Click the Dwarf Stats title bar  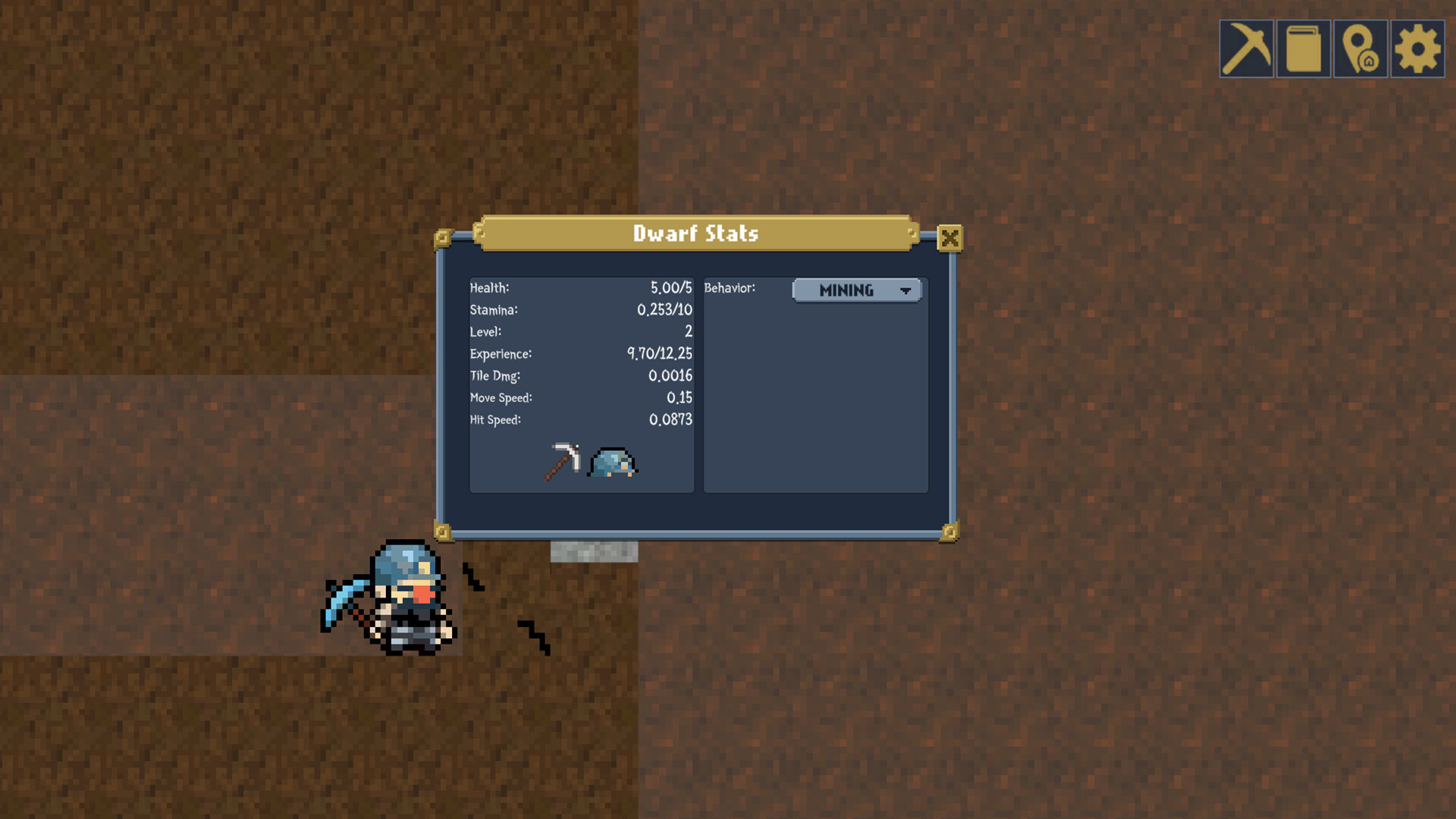click(x=695, y=234)
